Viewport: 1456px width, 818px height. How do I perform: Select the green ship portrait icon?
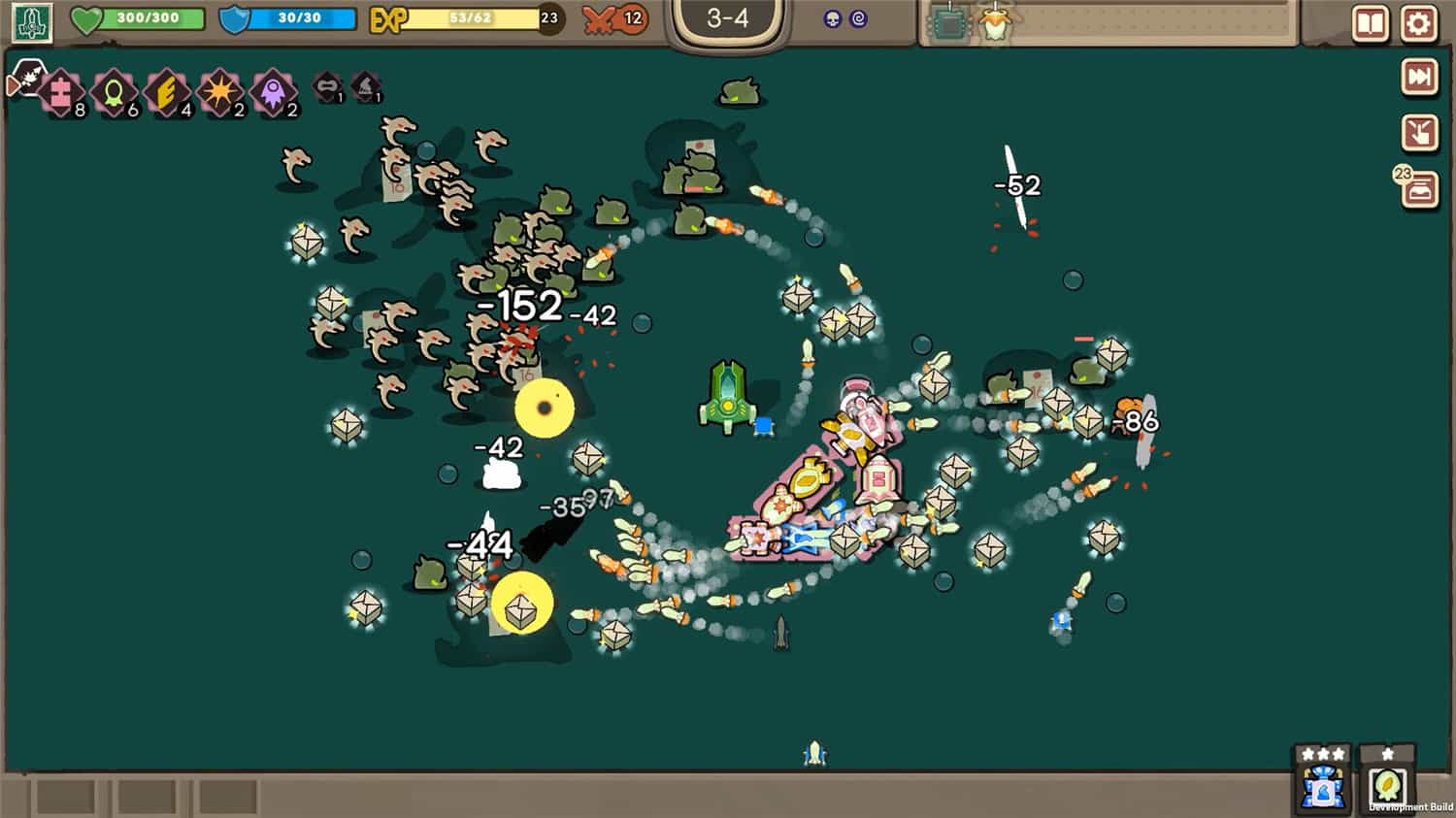31,22
